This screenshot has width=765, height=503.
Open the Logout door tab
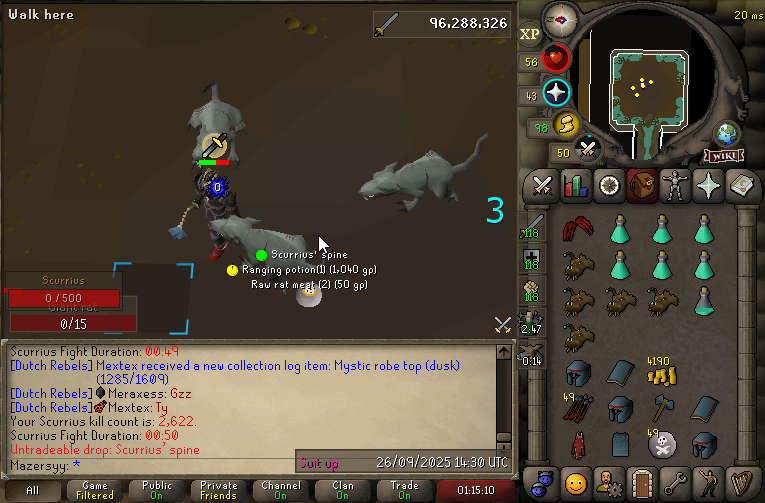[x=641, y=481]
